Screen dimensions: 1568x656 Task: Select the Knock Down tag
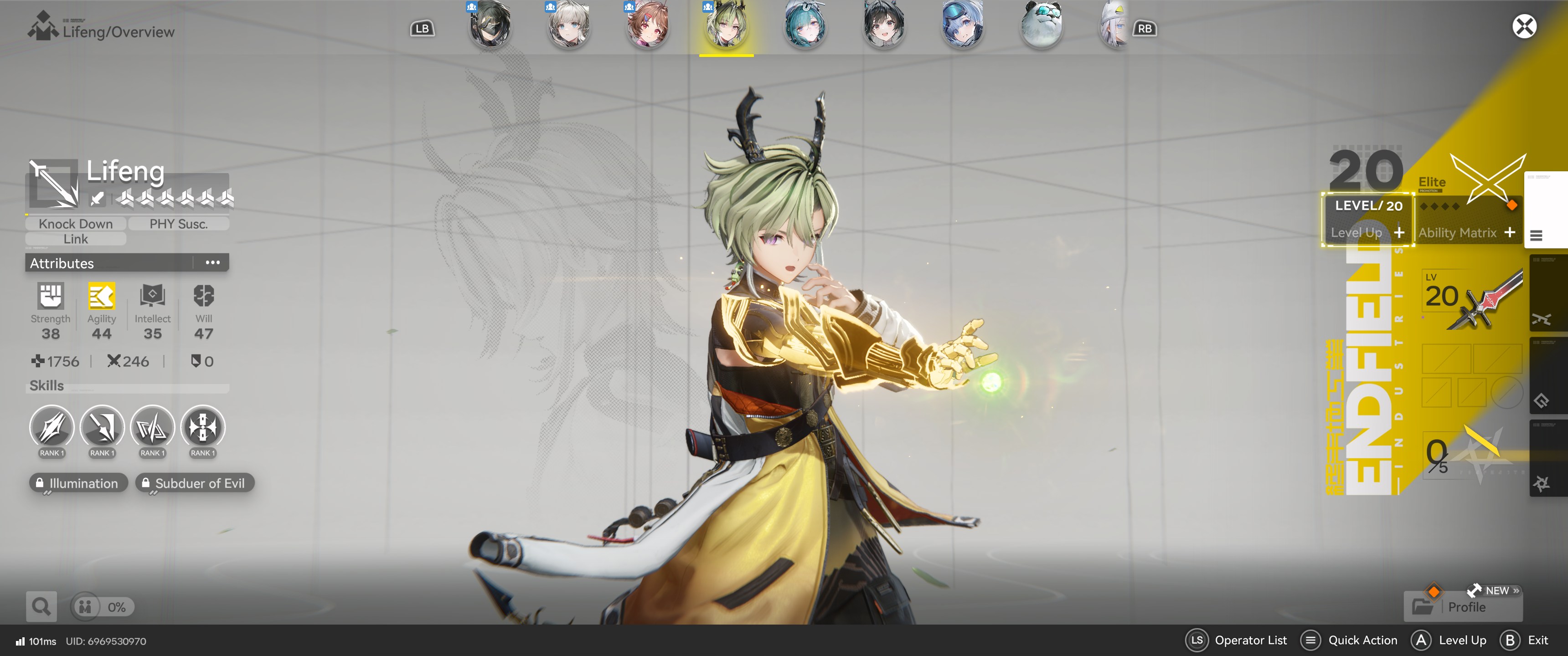click(76, 224)
